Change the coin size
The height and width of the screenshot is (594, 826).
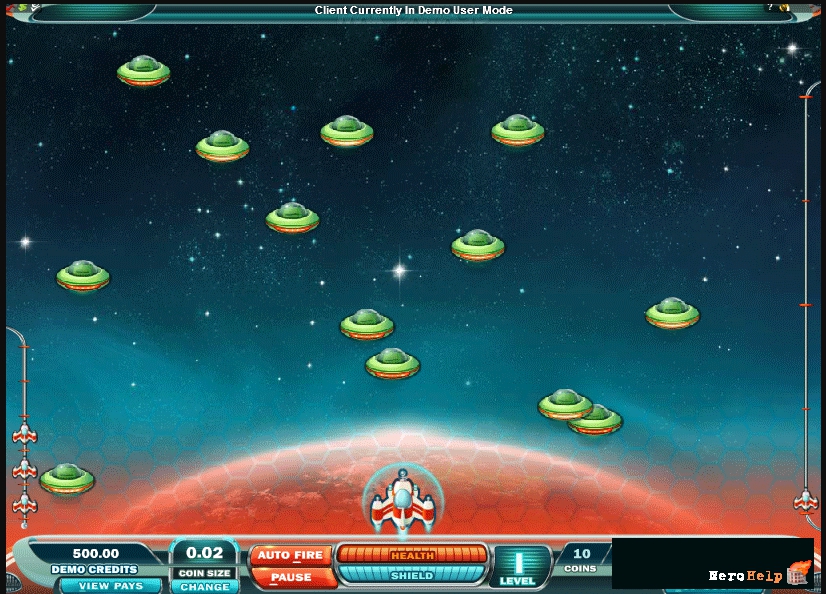coord(205,587)
